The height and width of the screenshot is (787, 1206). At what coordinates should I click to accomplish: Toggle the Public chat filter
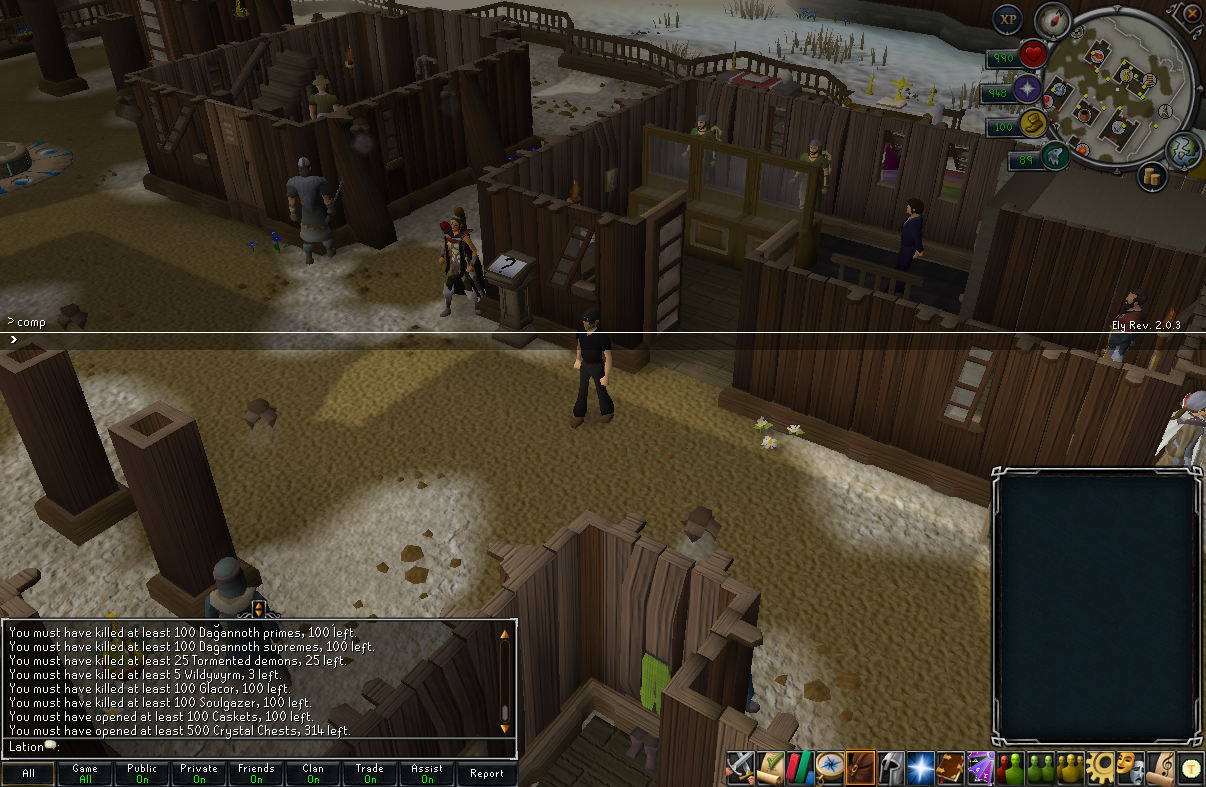[x=142, y=773]
